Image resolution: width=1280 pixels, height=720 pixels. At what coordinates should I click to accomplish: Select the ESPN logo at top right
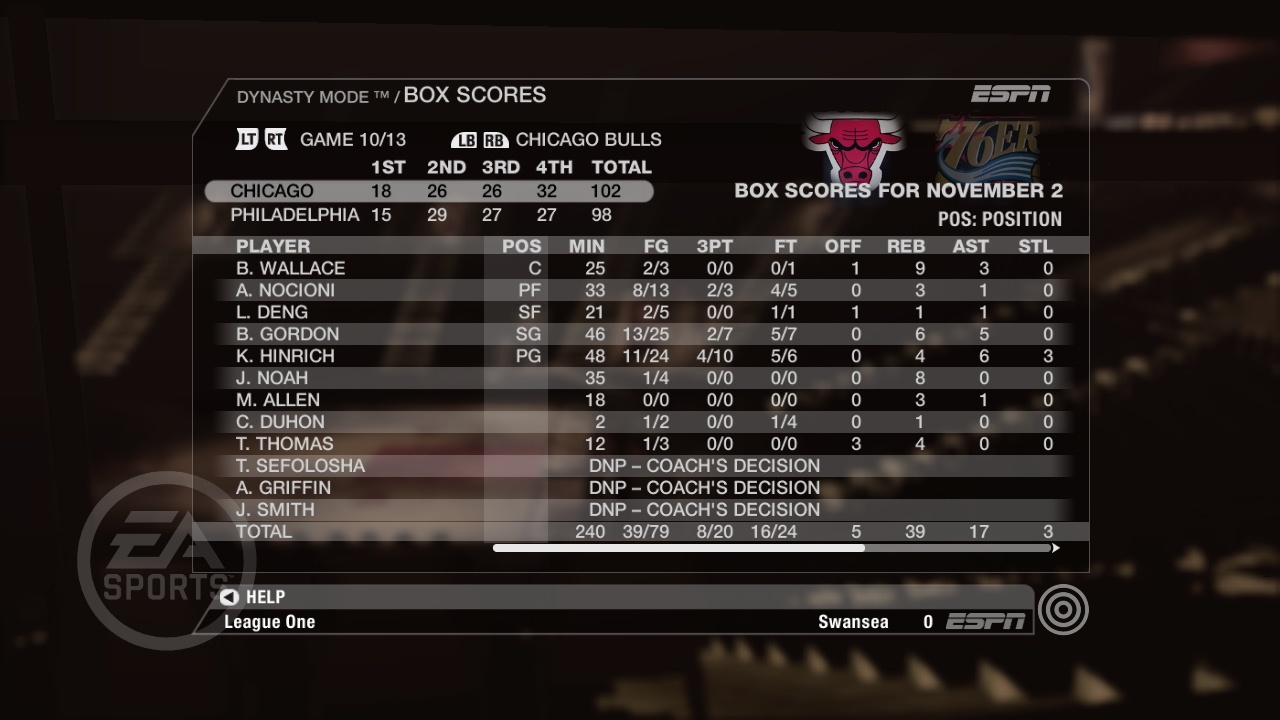(x=1011, y=93)
